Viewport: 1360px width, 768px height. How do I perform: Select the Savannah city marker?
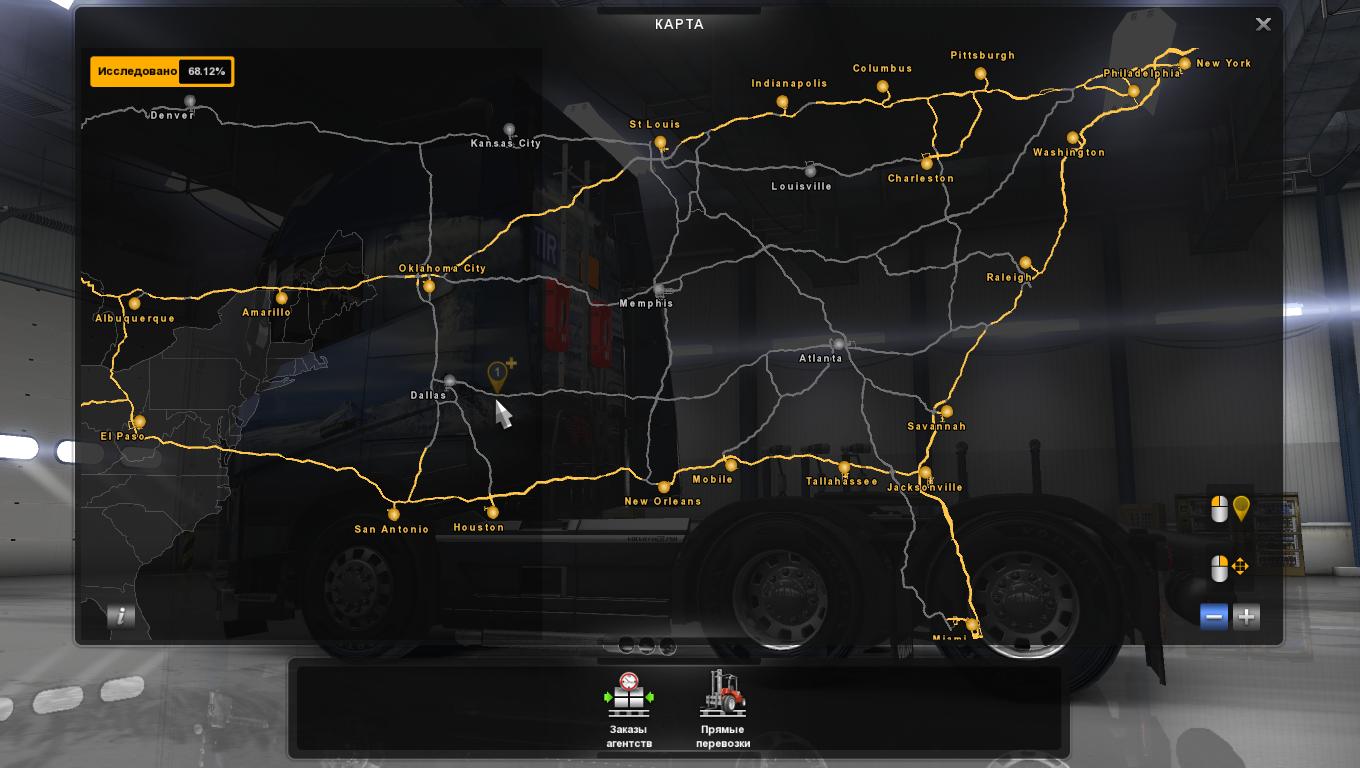click(946, 411)
